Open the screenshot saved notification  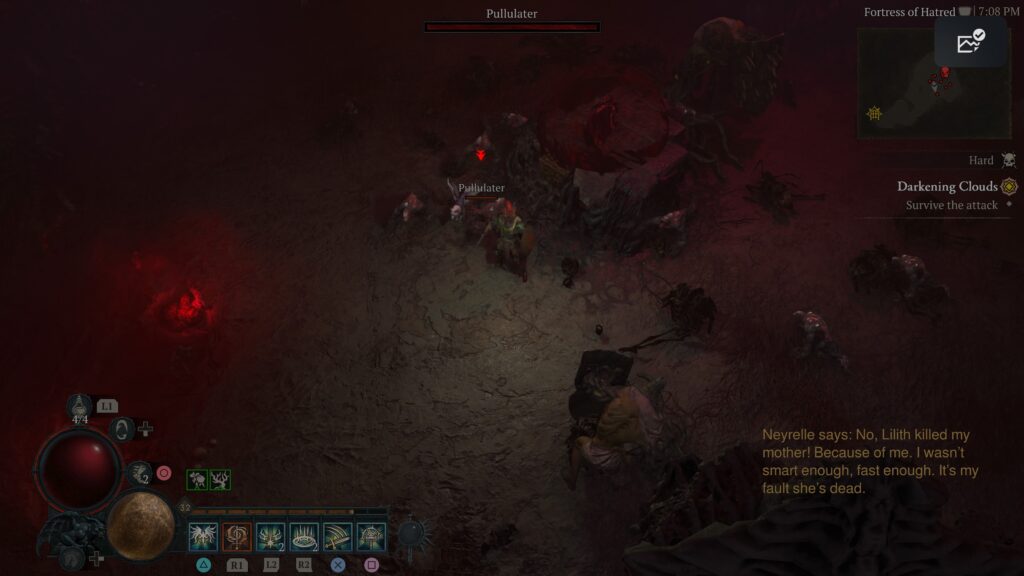pyautogui.click(x=970, y=42)
